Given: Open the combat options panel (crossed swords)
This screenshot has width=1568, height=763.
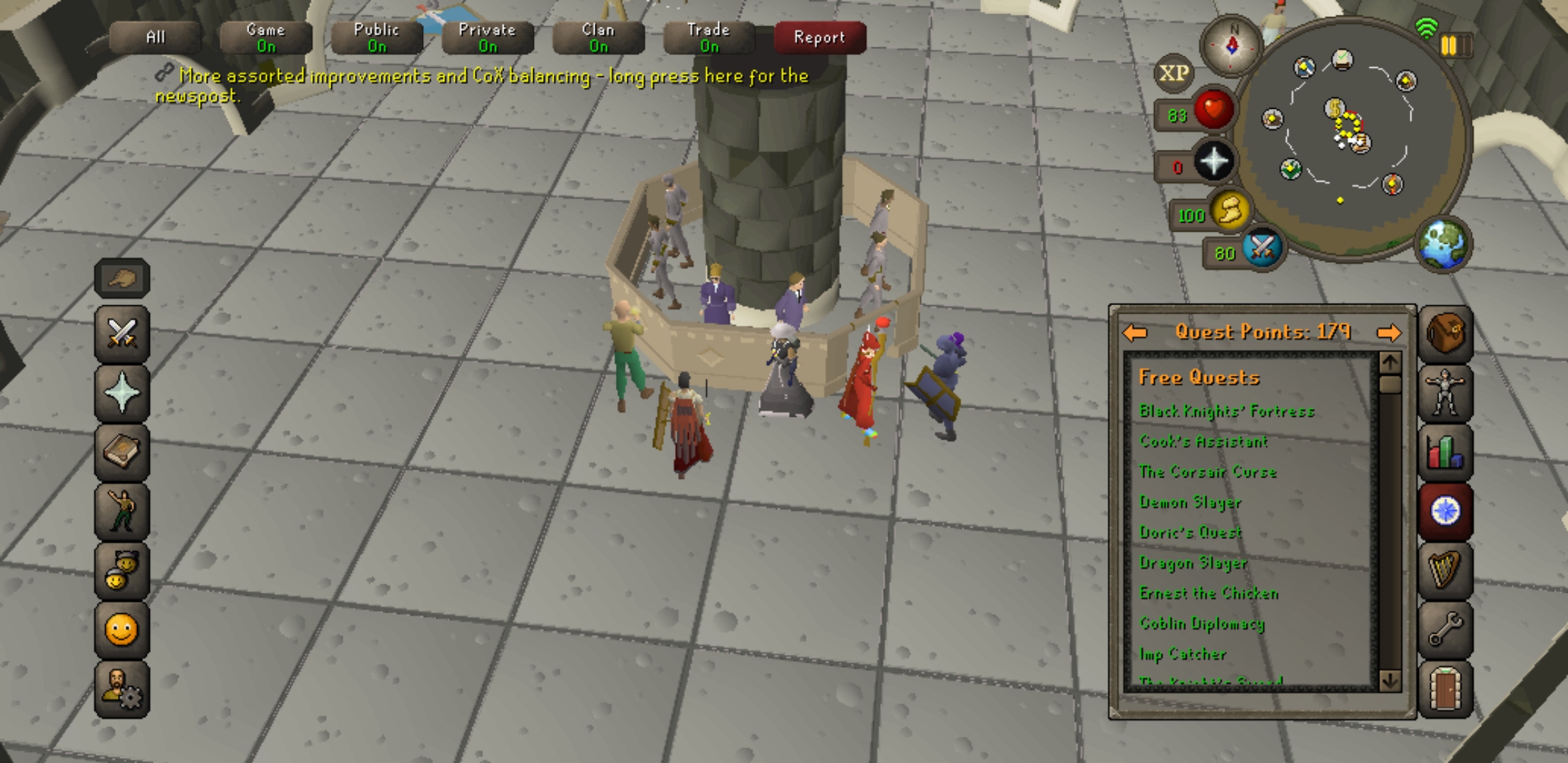Looking at the screenshot, I should 121,334.
